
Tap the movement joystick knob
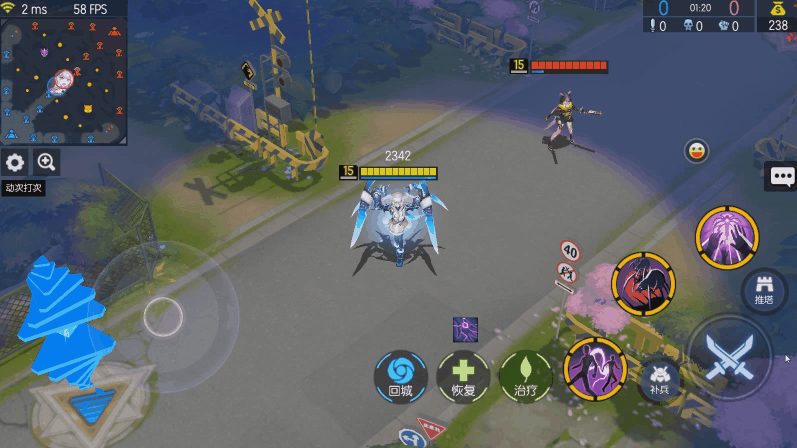[163, 317]
